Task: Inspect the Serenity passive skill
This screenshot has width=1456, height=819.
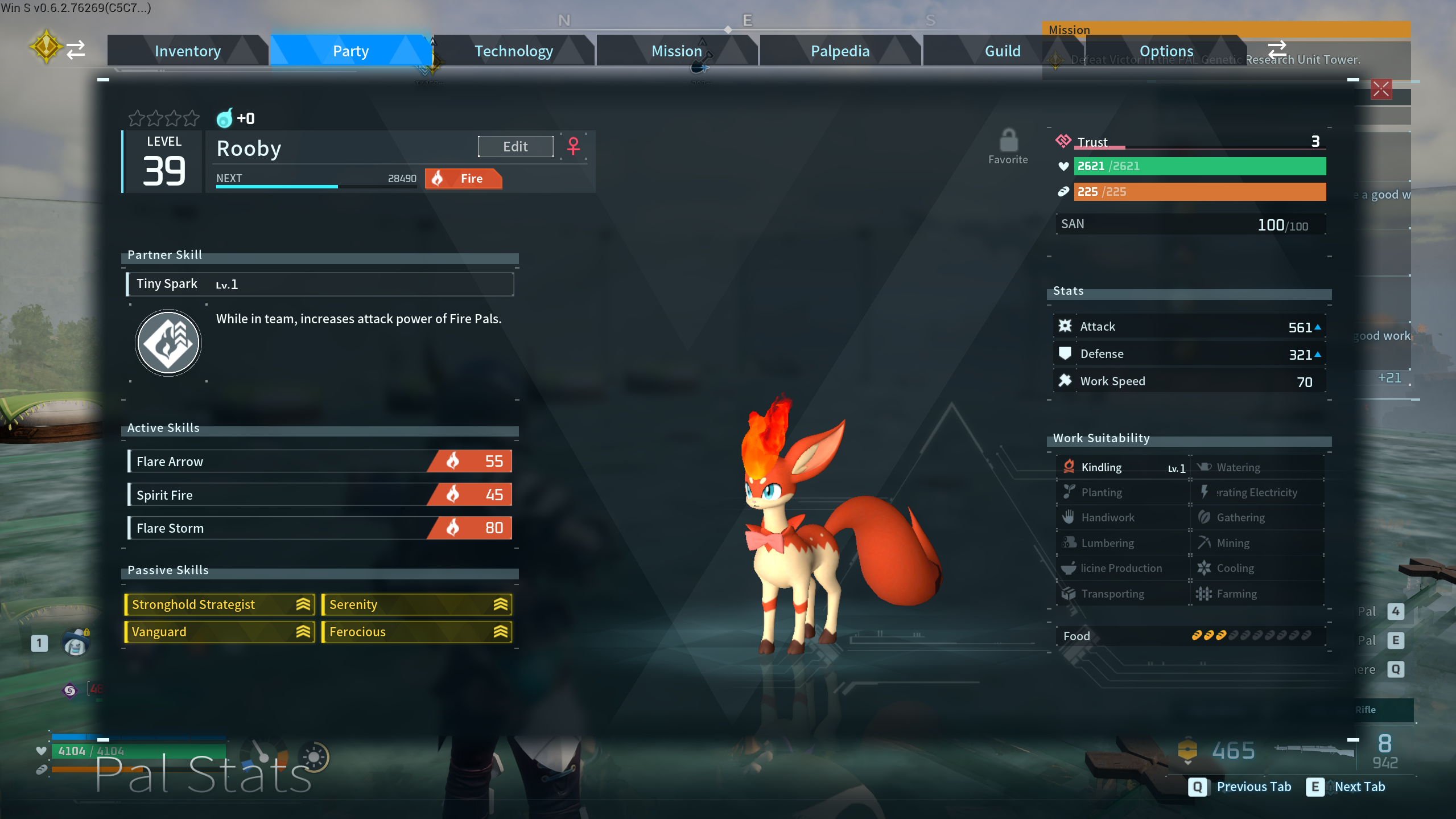Action: coord(416,604)
